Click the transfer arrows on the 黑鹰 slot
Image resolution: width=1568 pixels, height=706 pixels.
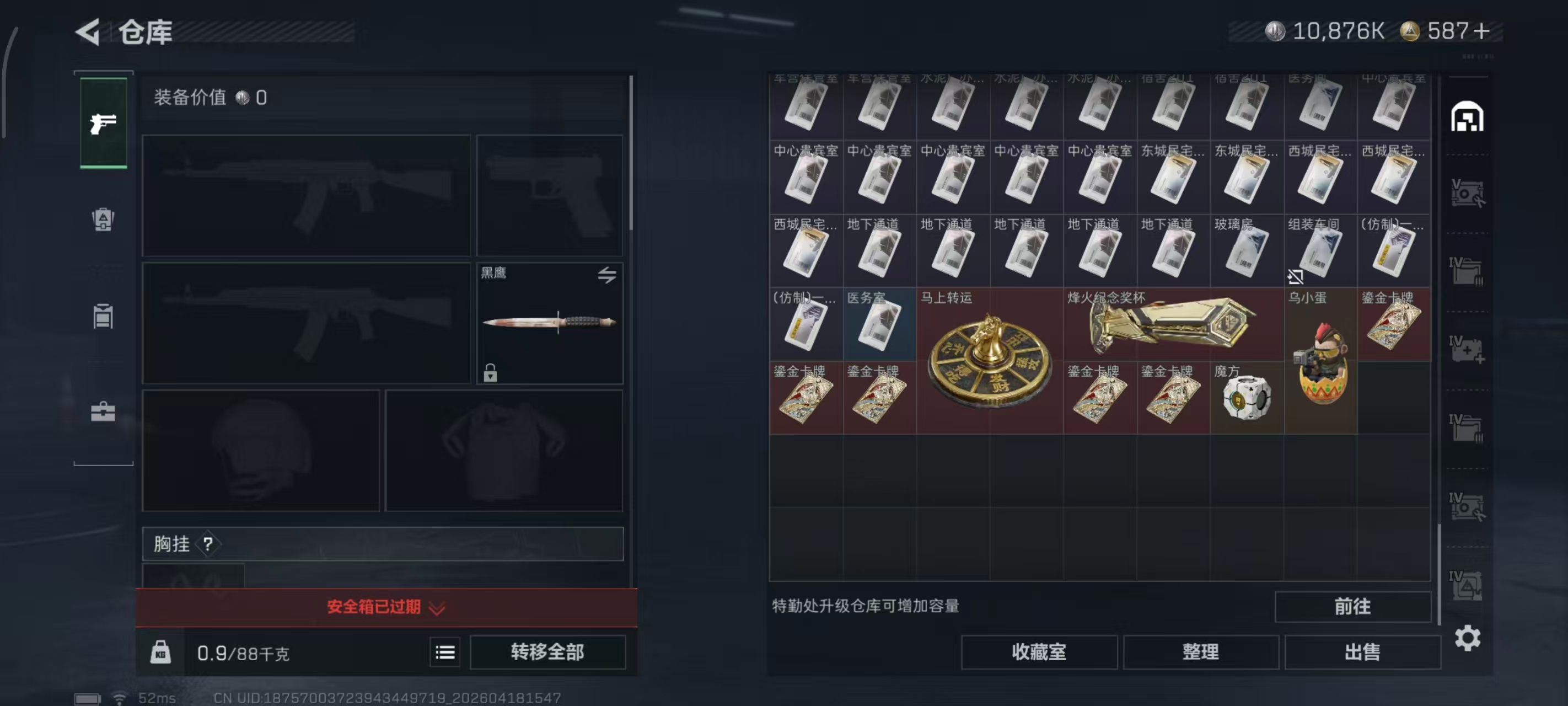606,275
